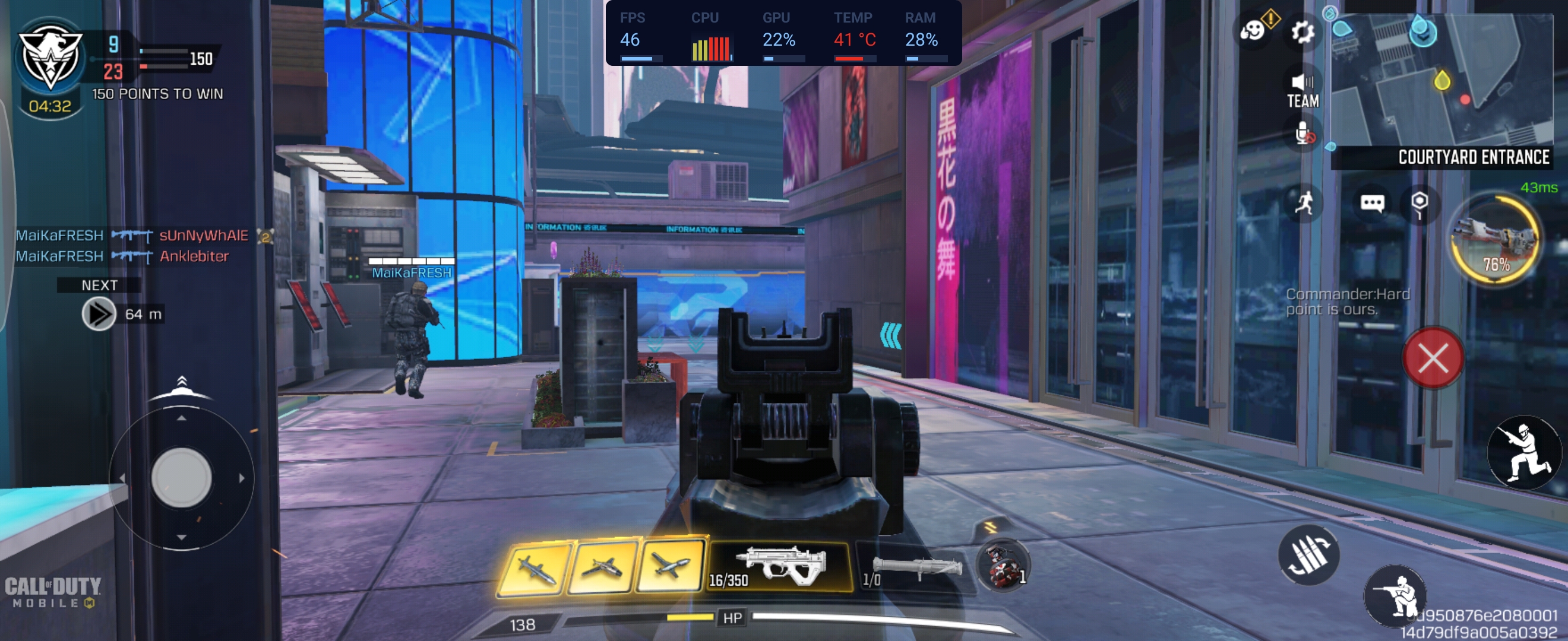Image resolution: width=1568 pixels, height=641 pixels.
Task: Open the emote face icon
Action: (x=1253, y=29)
